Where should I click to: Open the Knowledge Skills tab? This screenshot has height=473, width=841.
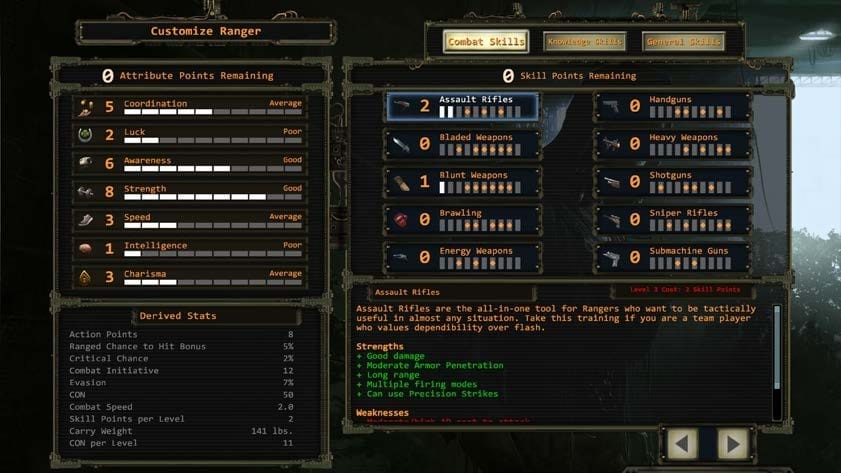[x=585, y=42]
